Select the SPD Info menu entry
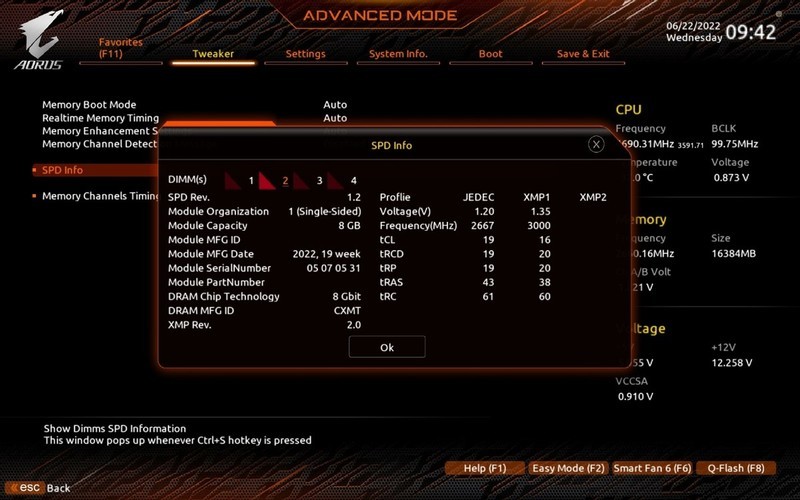The image size is (800, 500). click(62, 170)
